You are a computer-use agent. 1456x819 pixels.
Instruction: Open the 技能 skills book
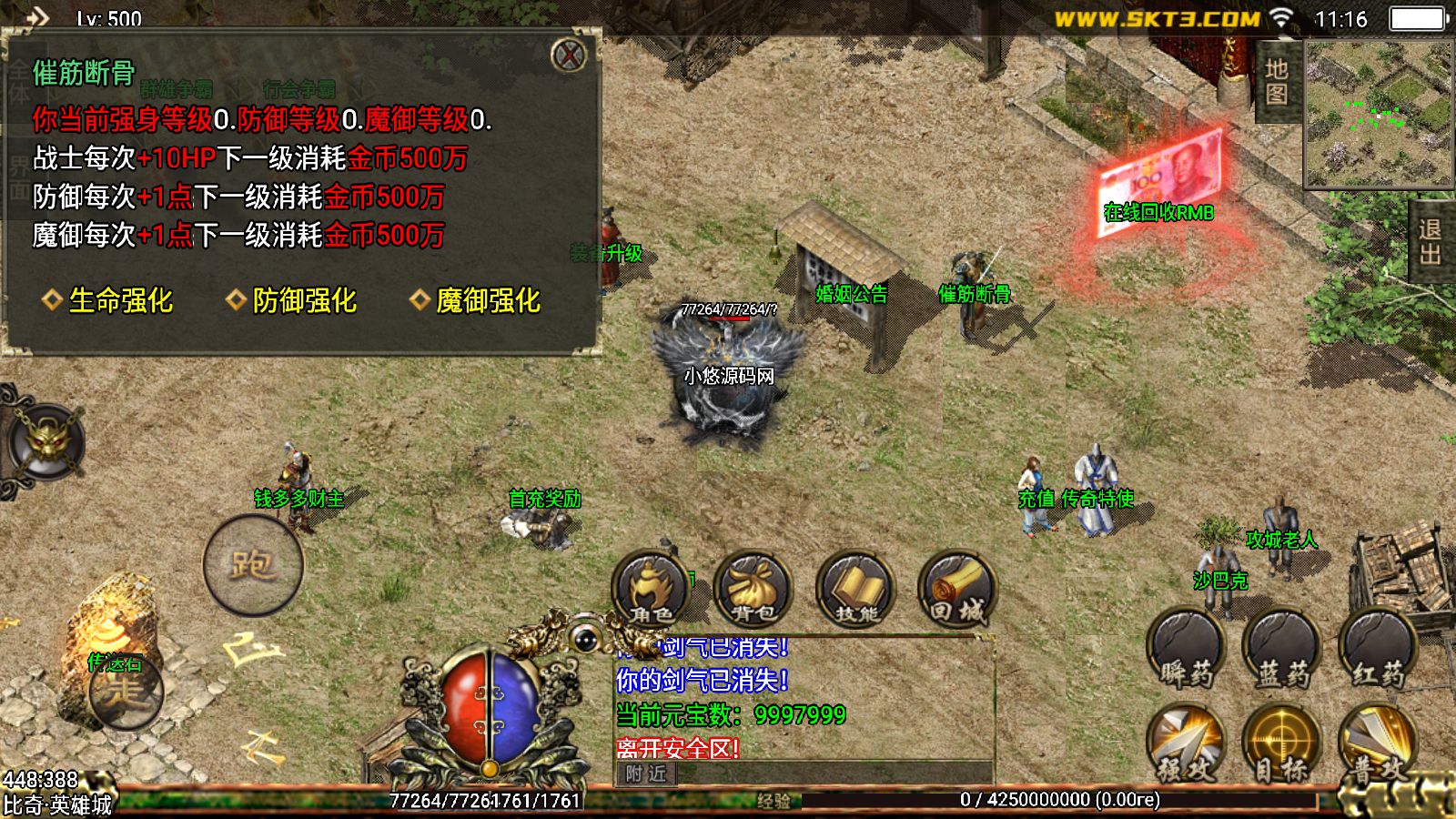(855, 589)
